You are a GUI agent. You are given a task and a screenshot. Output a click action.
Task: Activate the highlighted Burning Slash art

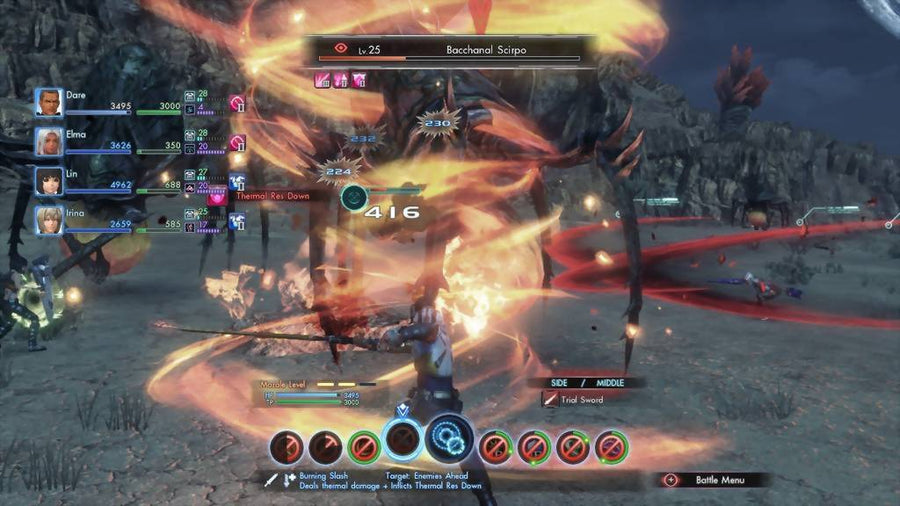point(402,440)
